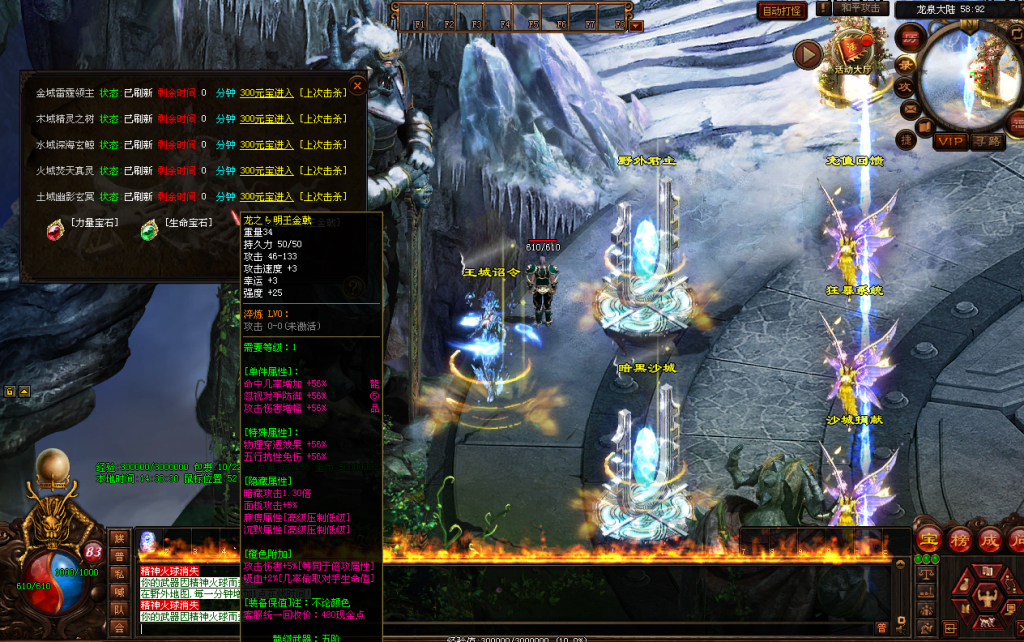This screenshot has height=642, width=1024.
Task: Click the round play arrow button
Action: (x=807, y=54)
